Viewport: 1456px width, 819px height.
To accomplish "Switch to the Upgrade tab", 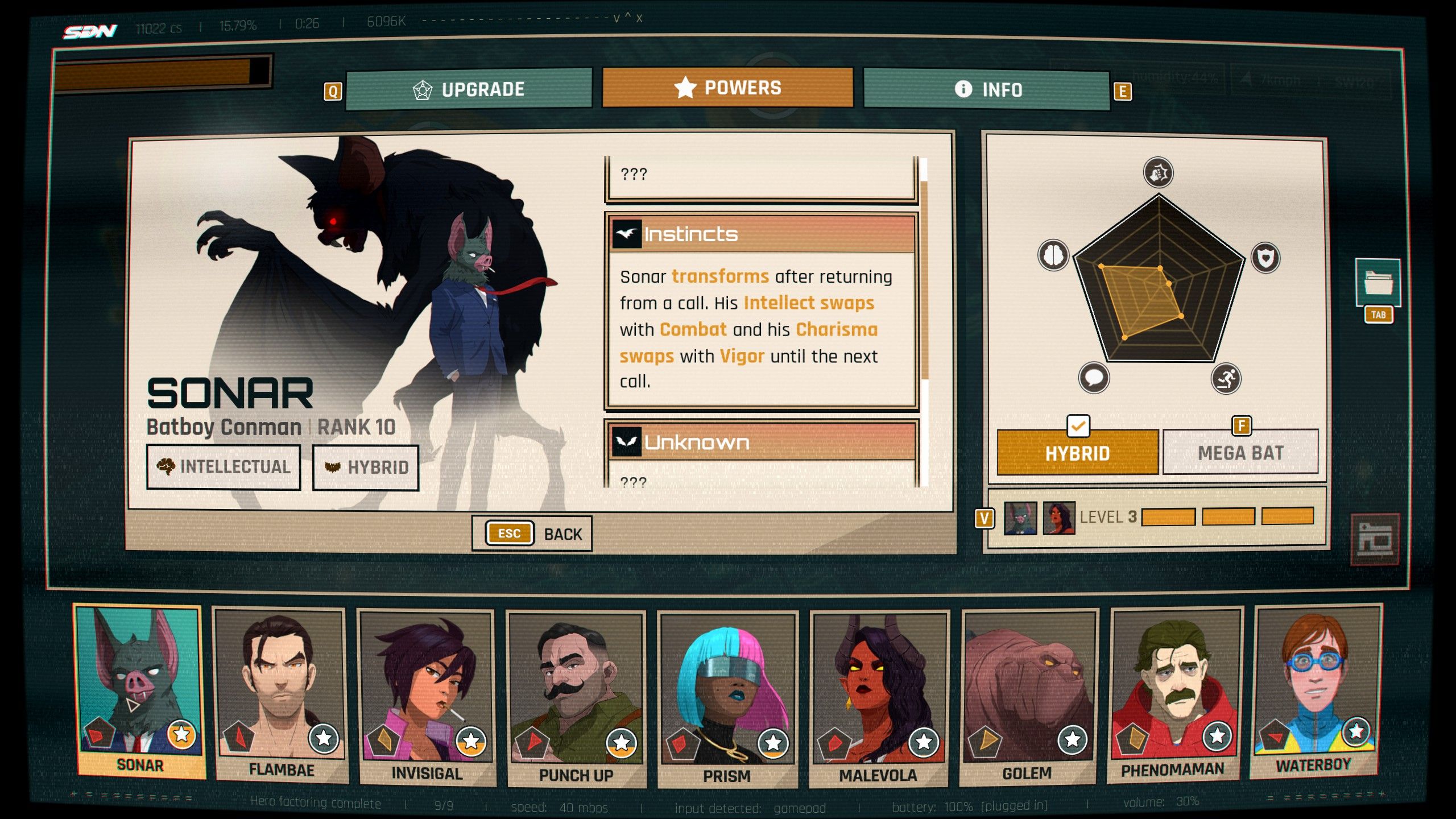I will (469, 89).
